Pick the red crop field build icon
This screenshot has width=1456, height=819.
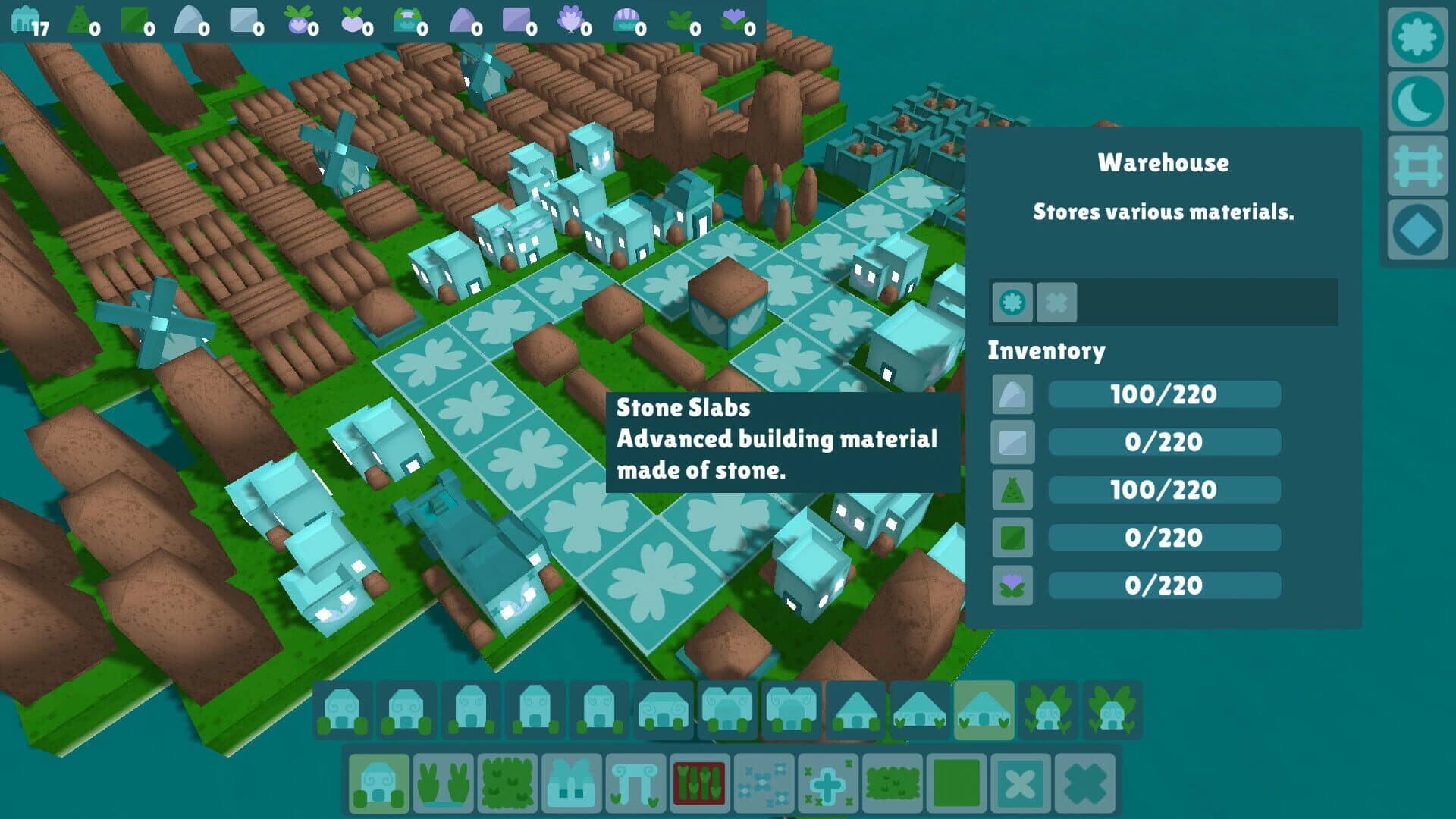700,781
